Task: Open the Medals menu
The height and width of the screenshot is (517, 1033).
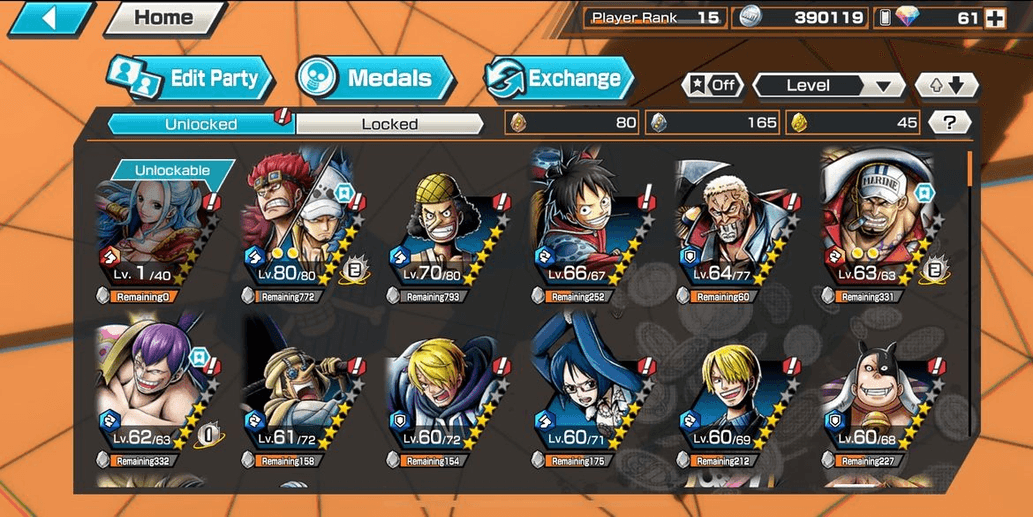Action: point(376,78)
